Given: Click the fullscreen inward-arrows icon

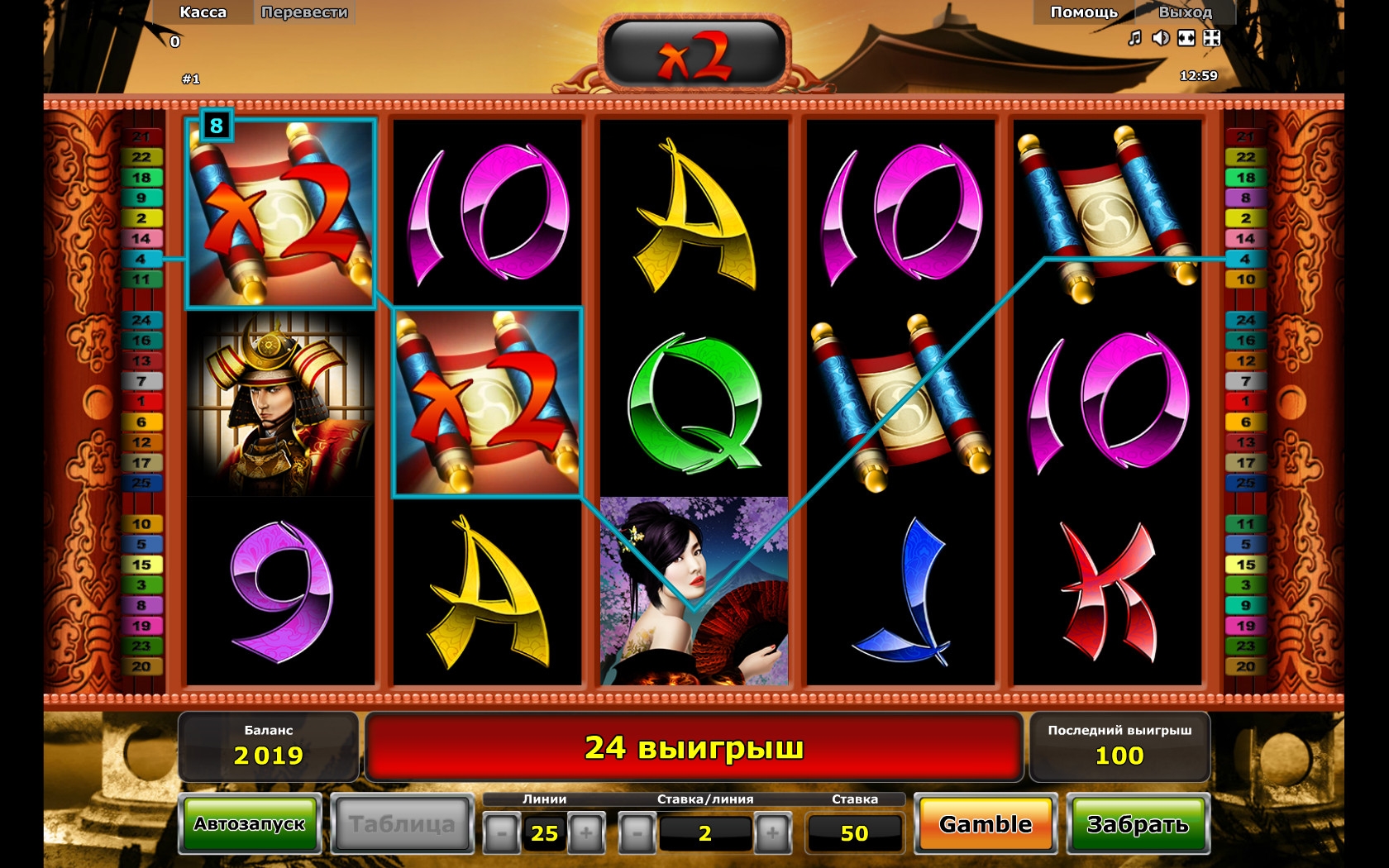Looking at the screenshot, I should (1212, 38).
